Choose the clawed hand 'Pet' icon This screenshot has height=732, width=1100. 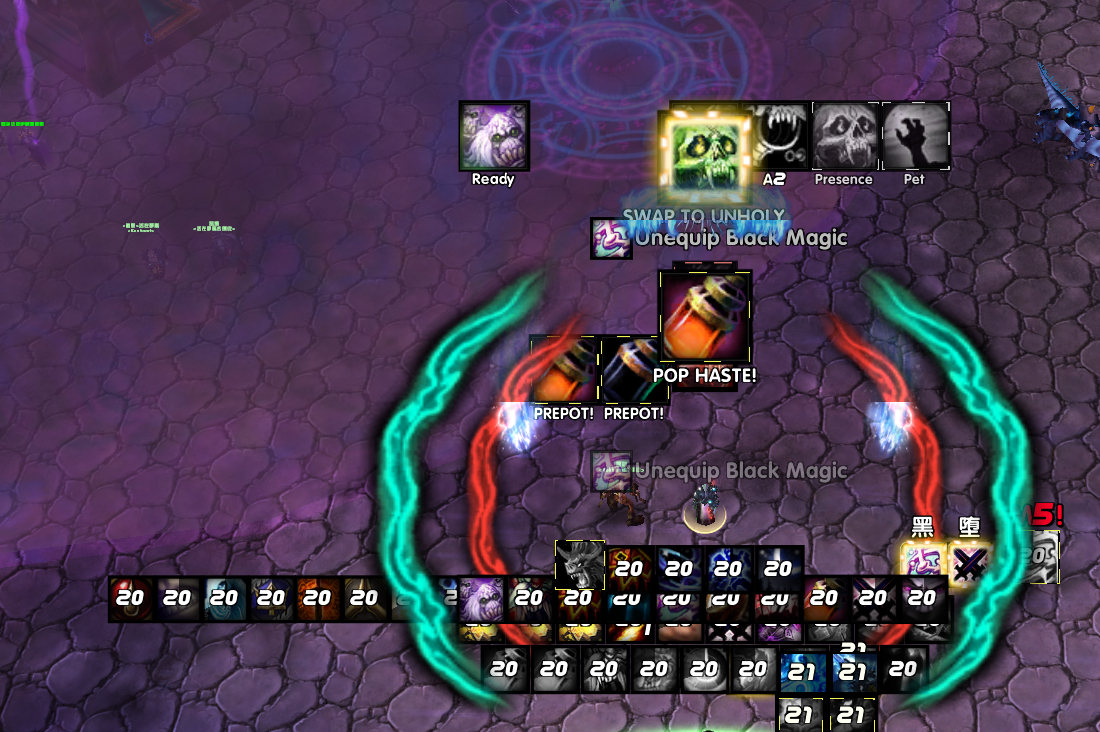915,135
